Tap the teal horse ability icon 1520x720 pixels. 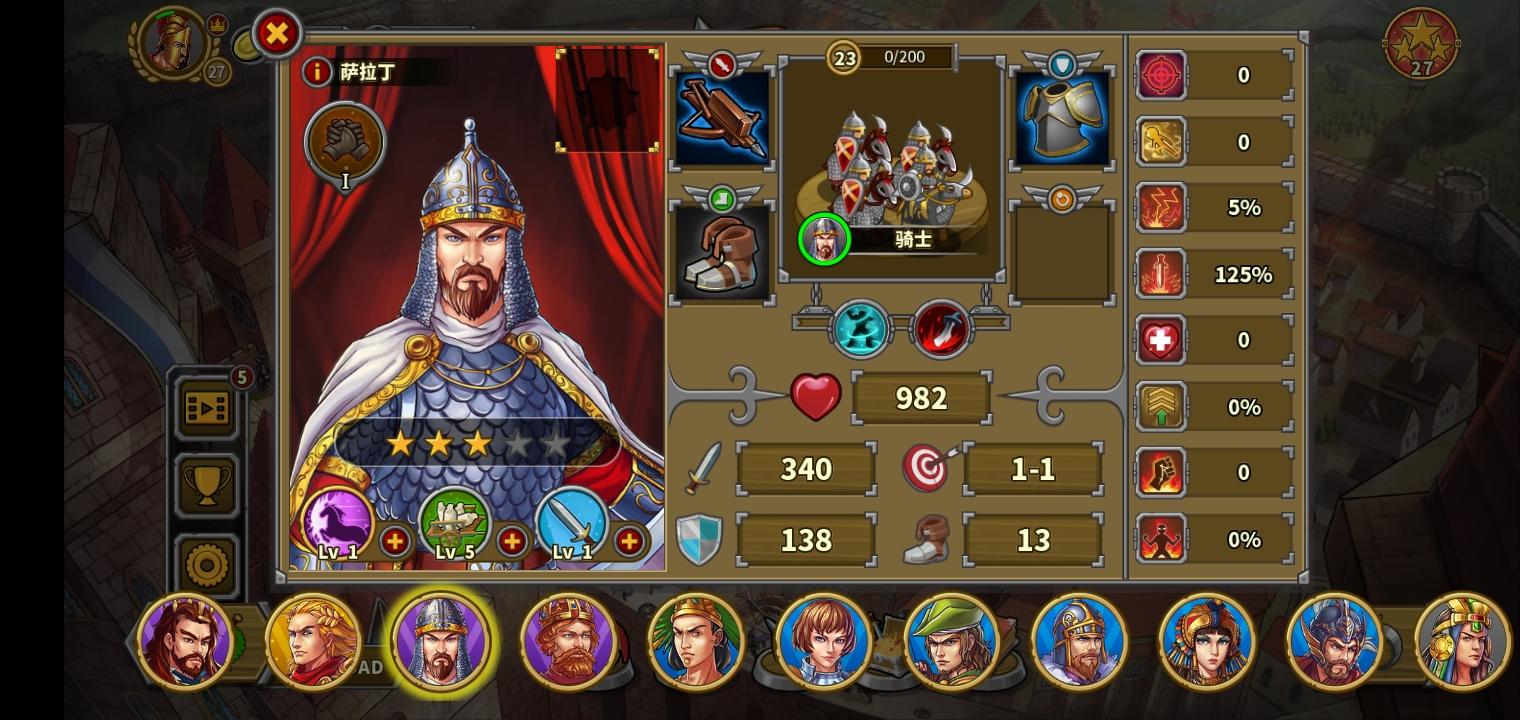[x=859, y=328]
